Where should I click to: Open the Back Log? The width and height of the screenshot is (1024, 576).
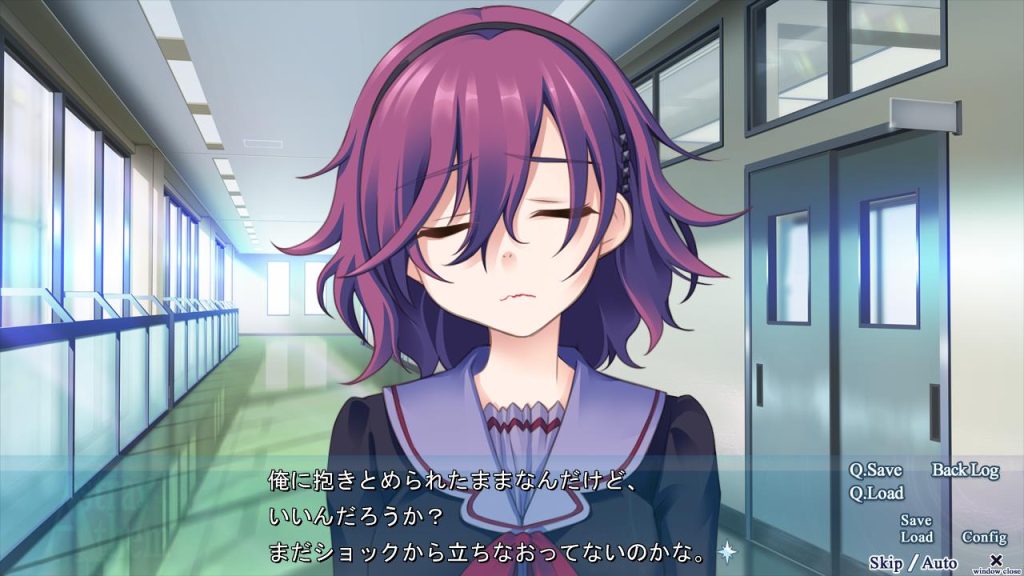(x=965, y=470)
